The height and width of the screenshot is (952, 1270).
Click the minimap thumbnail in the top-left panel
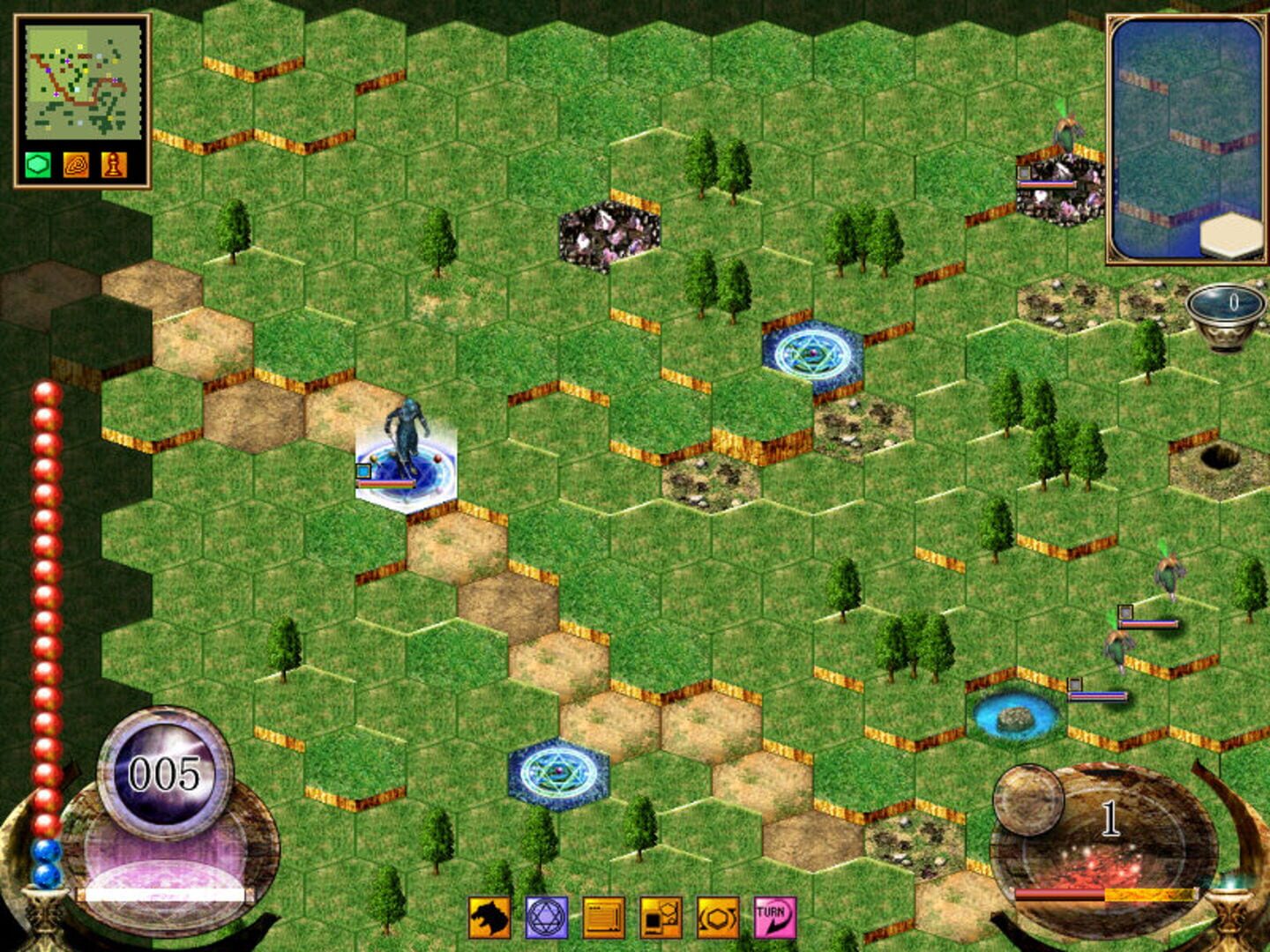[84, 84]
